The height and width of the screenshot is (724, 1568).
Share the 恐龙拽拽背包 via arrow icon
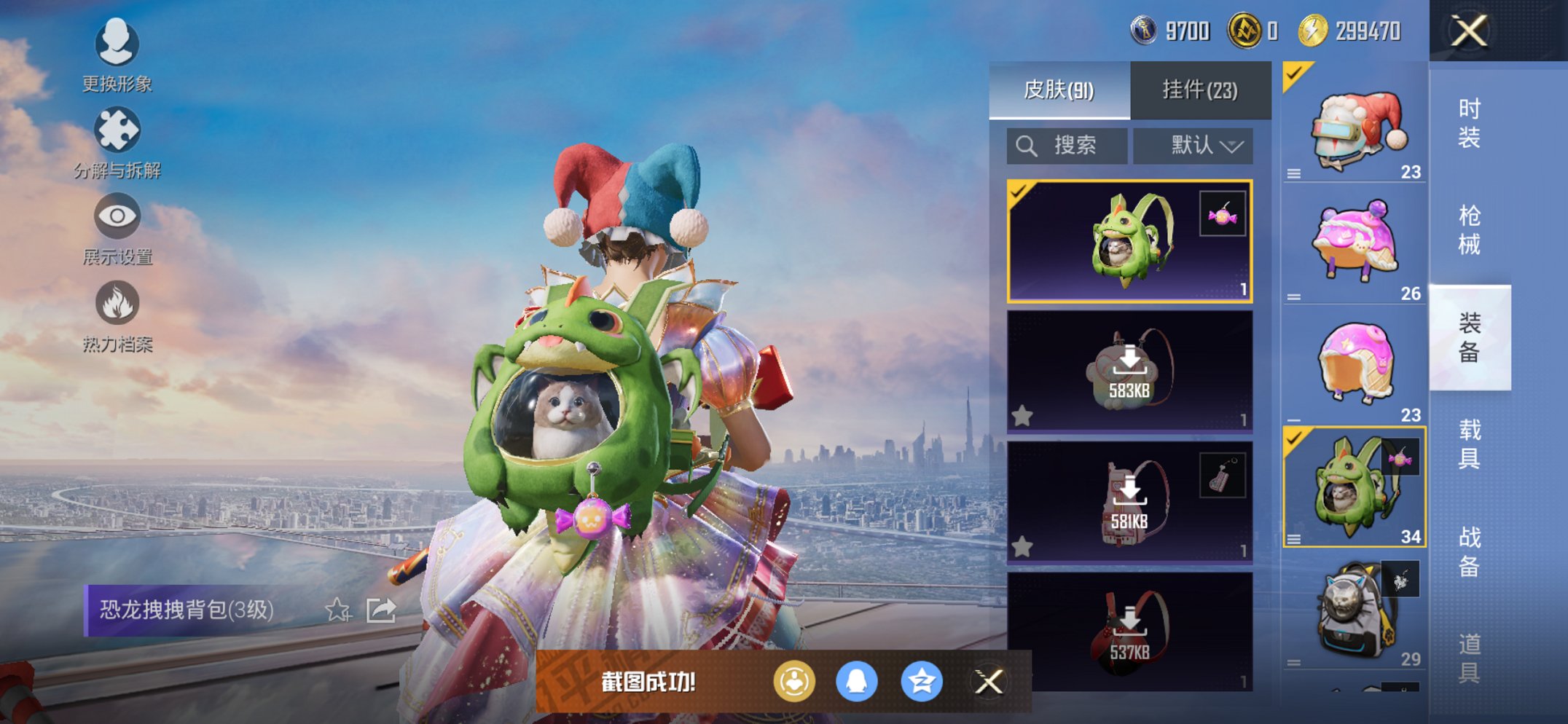(x=381, y=610)
